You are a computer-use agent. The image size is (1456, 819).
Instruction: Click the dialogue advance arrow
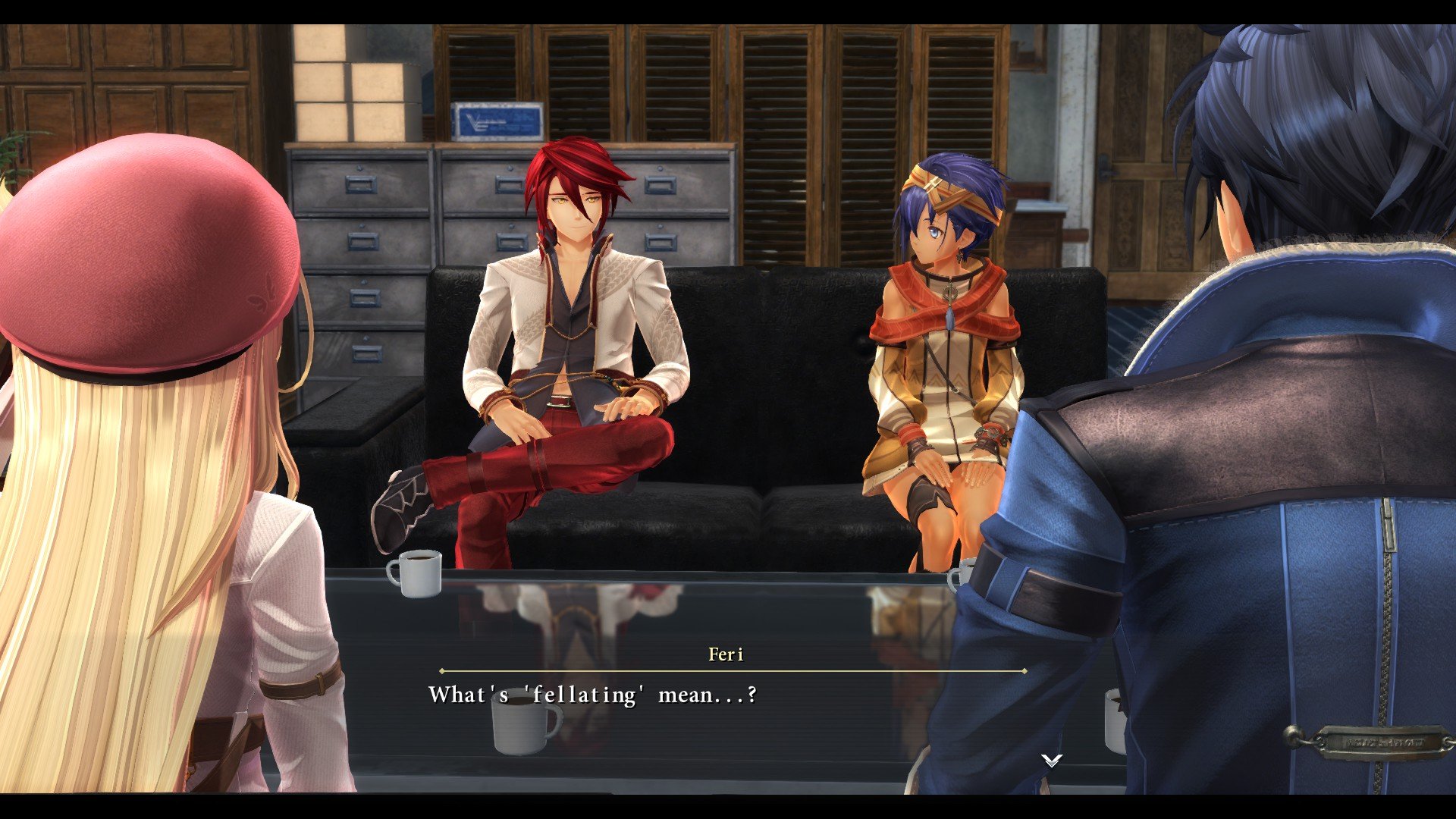[x=1051, y=760]
